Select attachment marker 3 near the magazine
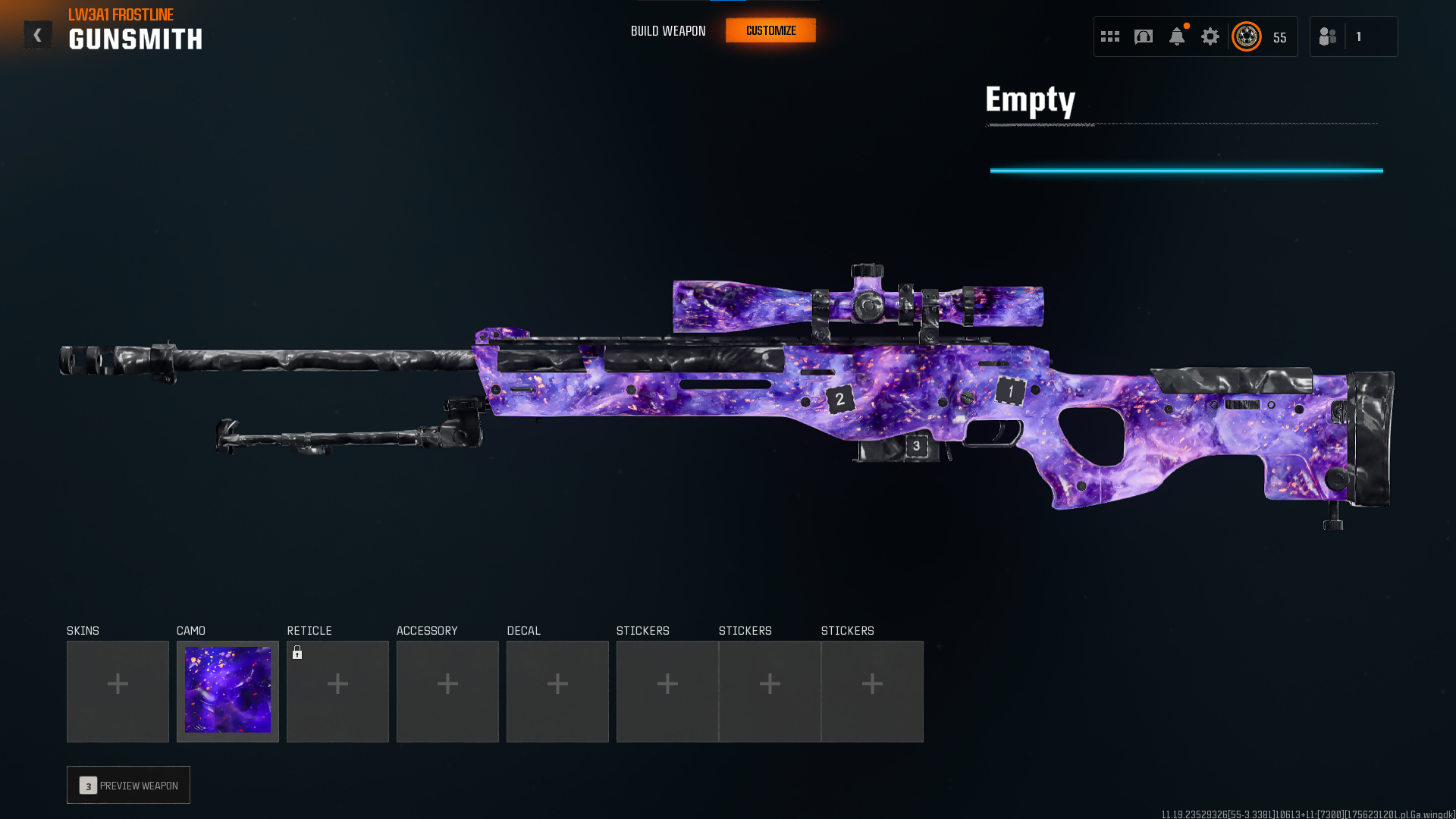The width and height of the screenshot is (1456, 819). point(916,446)
